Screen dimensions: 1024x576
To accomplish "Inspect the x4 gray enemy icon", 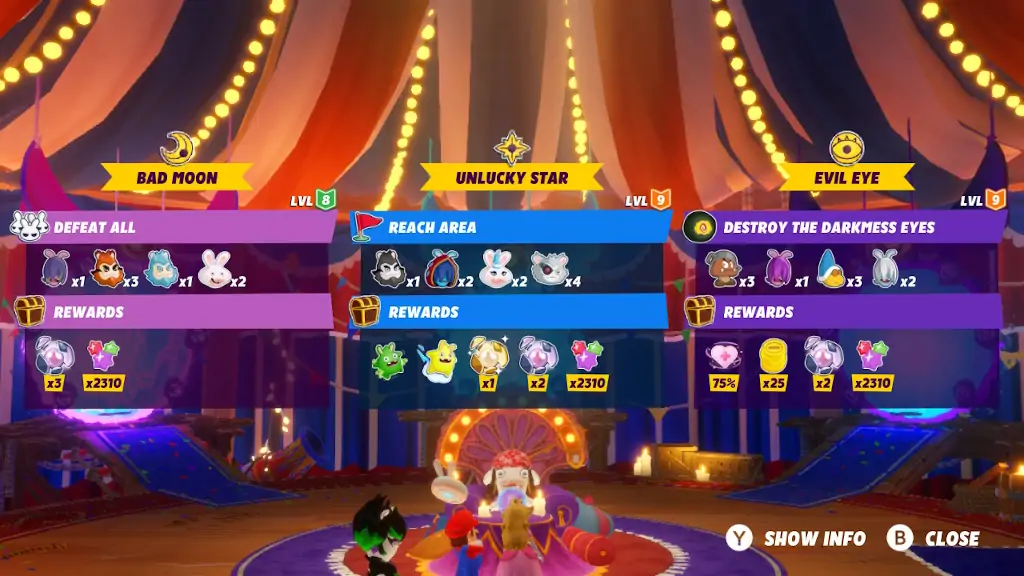I will (x=547, y=269).
